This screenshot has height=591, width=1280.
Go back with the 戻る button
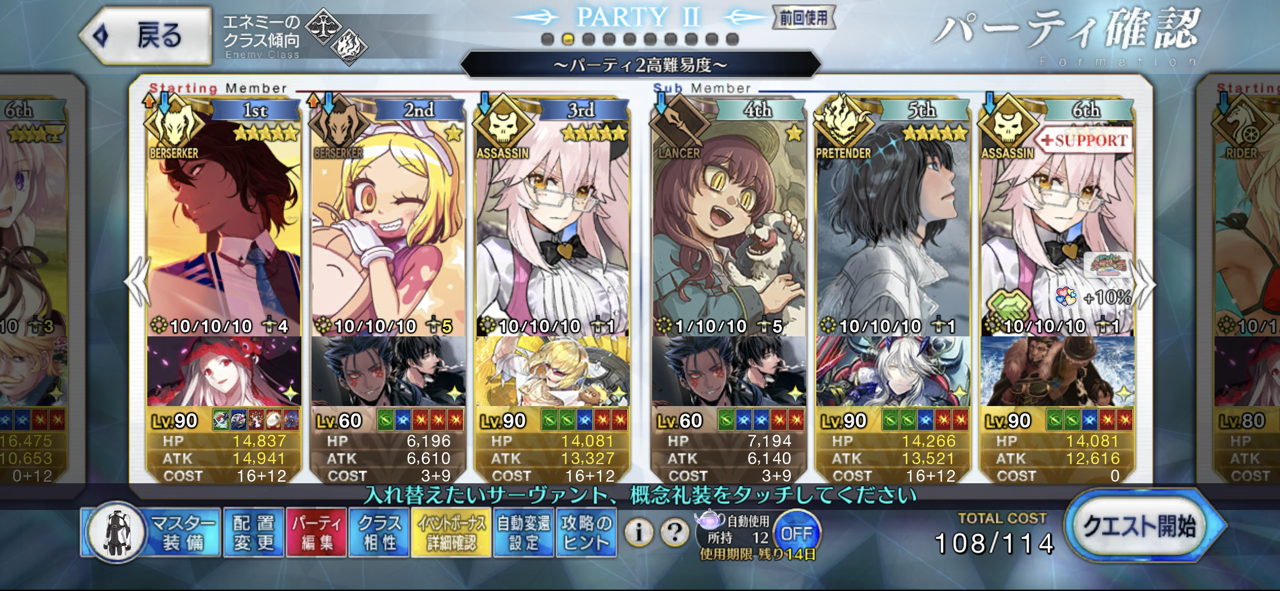[x=145, y=36]
